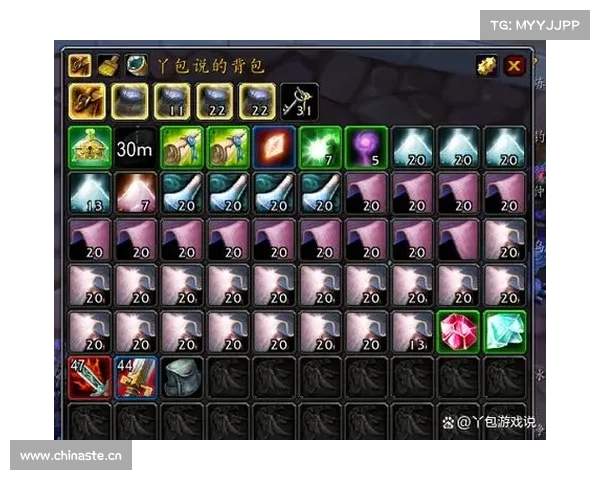Select the orange crystal item slot

(x=273, y=147)
